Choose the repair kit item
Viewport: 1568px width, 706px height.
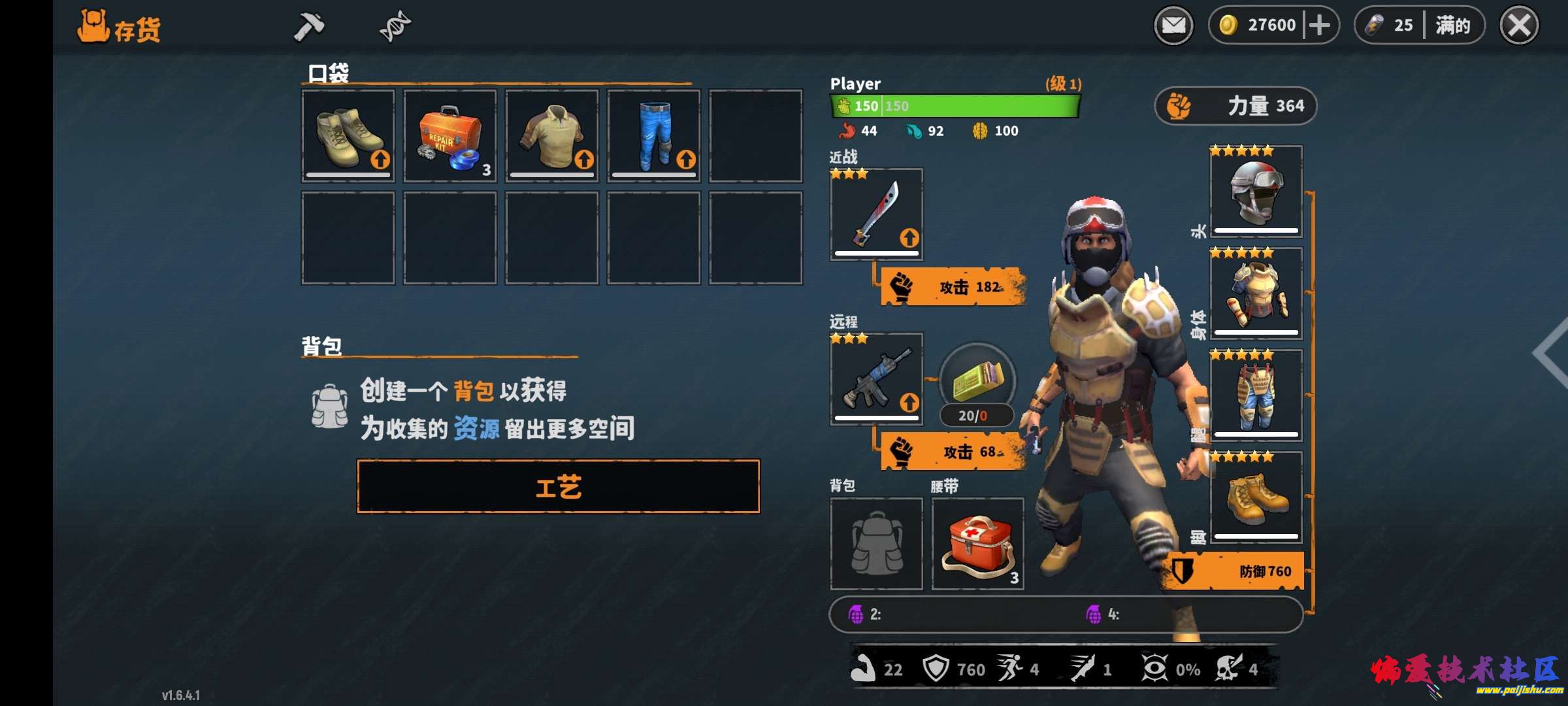coord(450,136)
